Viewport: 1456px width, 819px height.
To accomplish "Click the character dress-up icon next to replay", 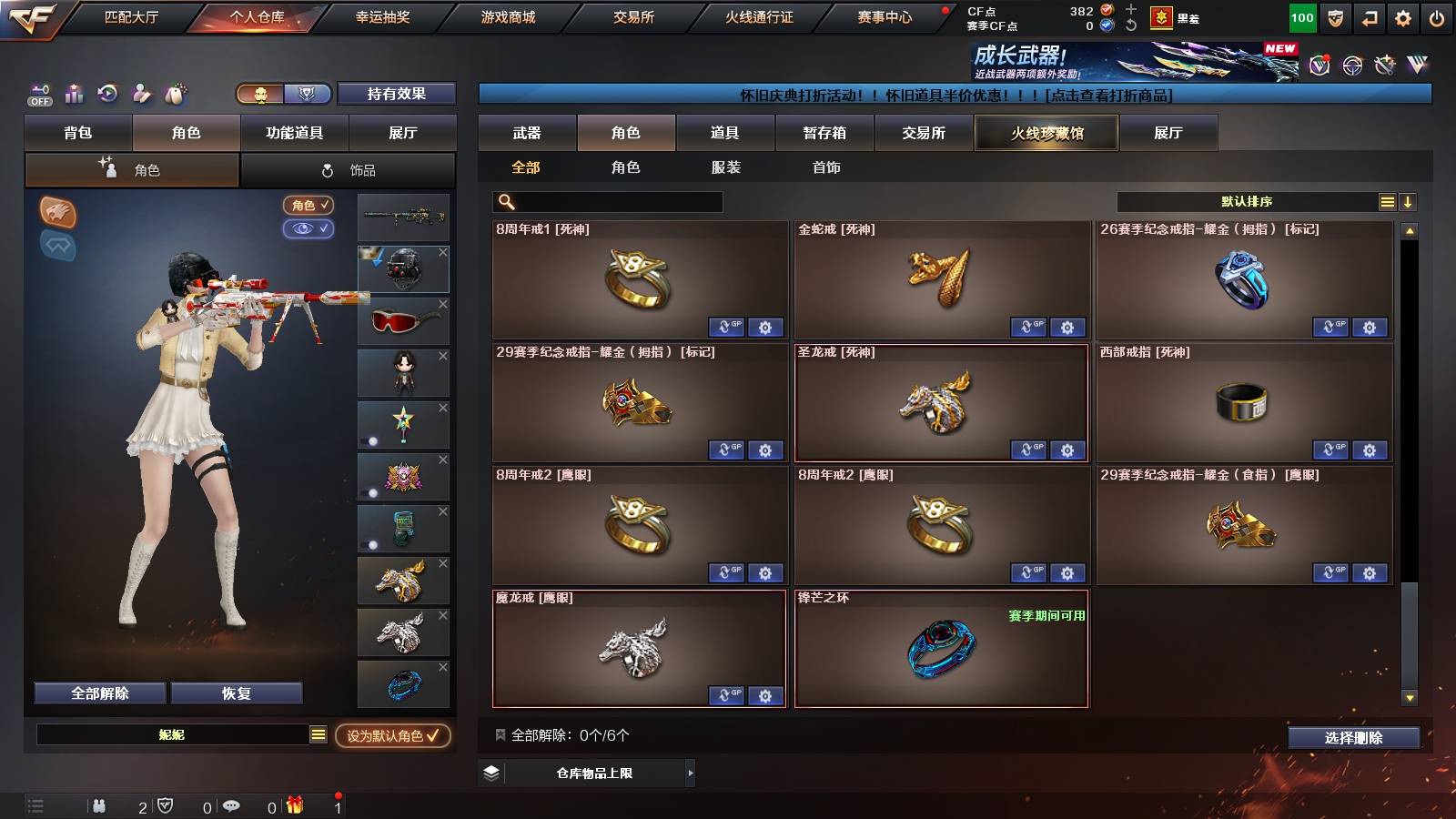I will click(140, 94).
